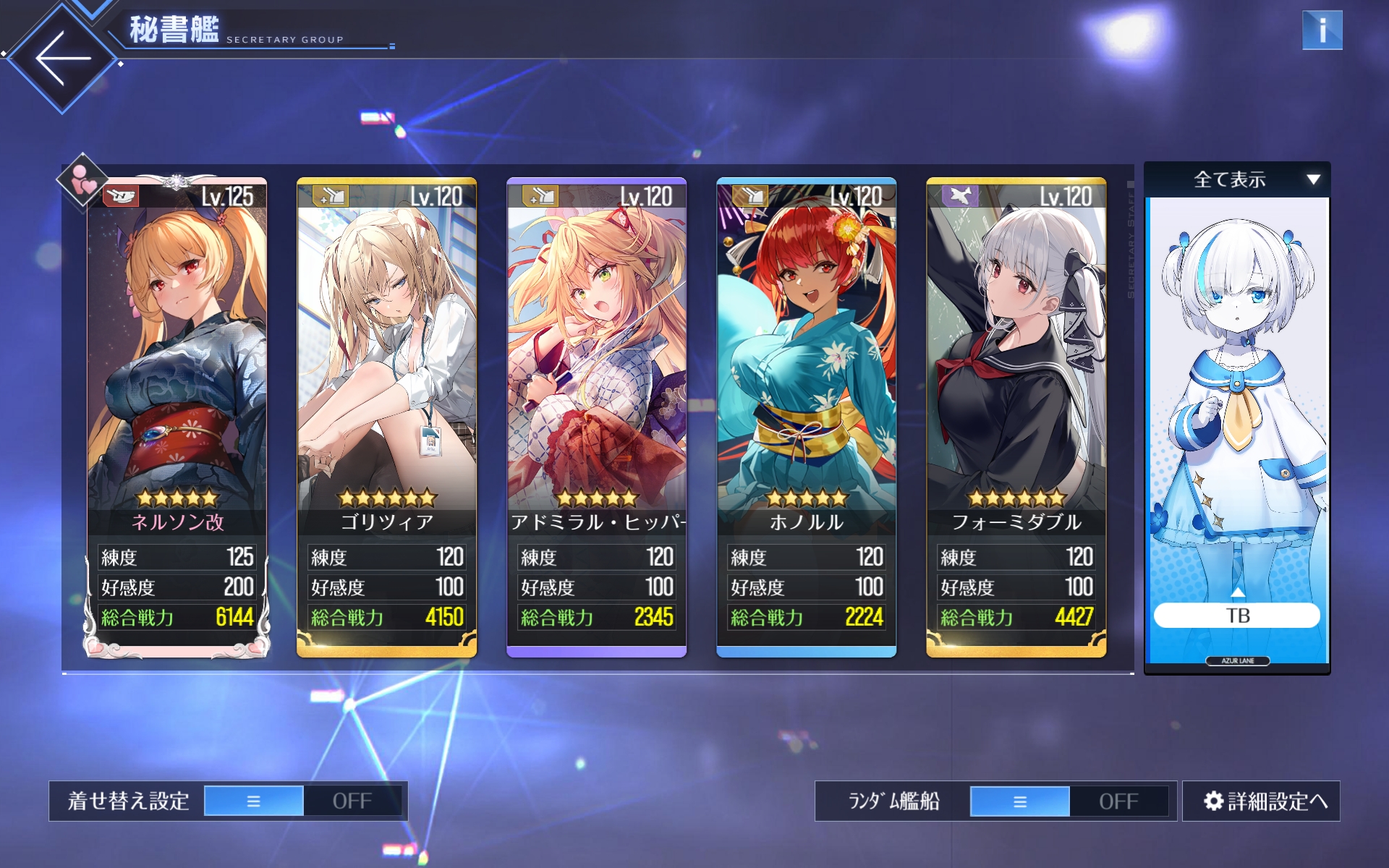1389x868 pixels.
Task: Open the info help button
Action: 1322,30
